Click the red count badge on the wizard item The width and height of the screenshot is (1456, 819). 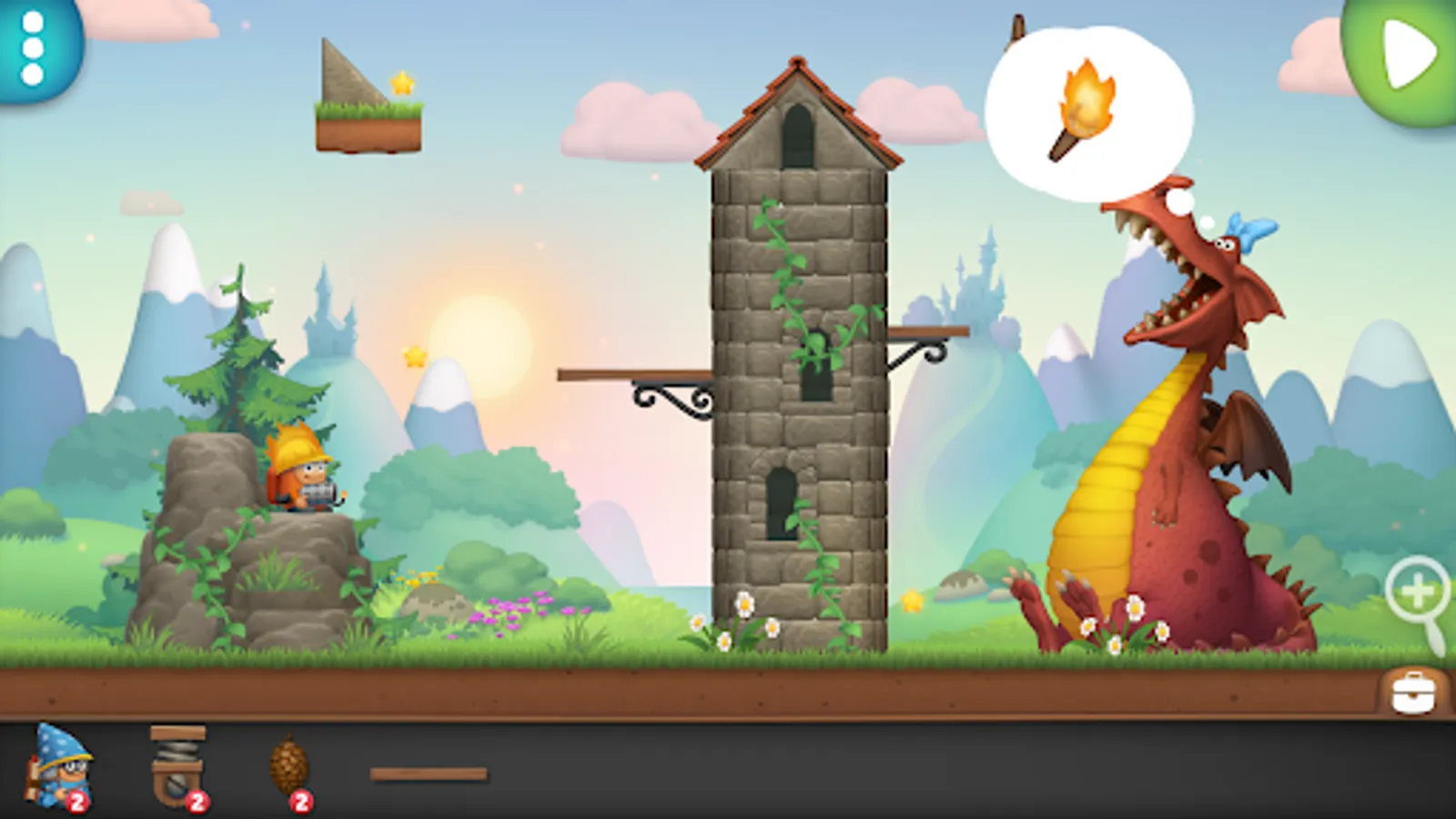(76, 800)
